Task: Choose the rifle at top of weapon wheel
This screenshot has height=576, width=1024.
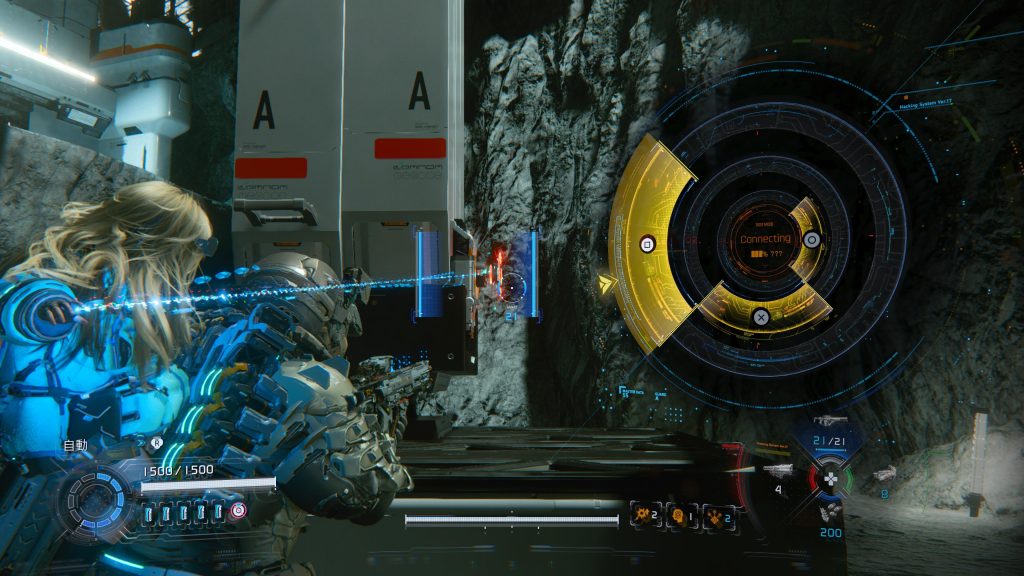Action: [830, 421]
